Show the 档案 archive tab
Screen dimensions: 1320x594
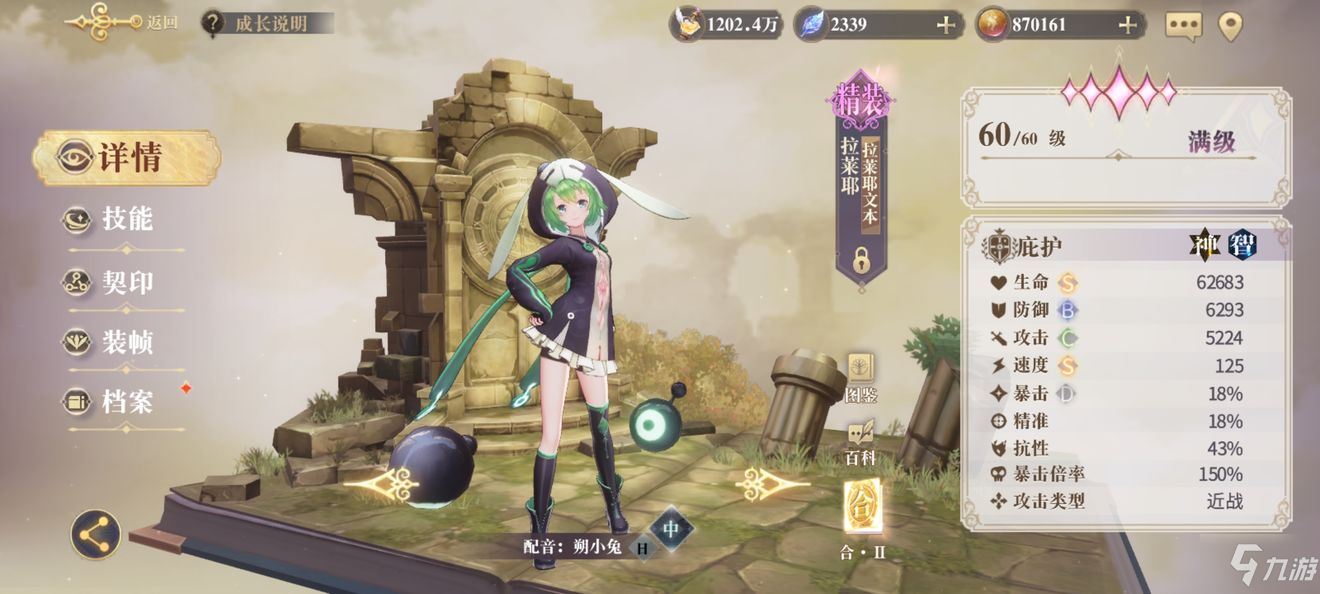coord(125,403)
